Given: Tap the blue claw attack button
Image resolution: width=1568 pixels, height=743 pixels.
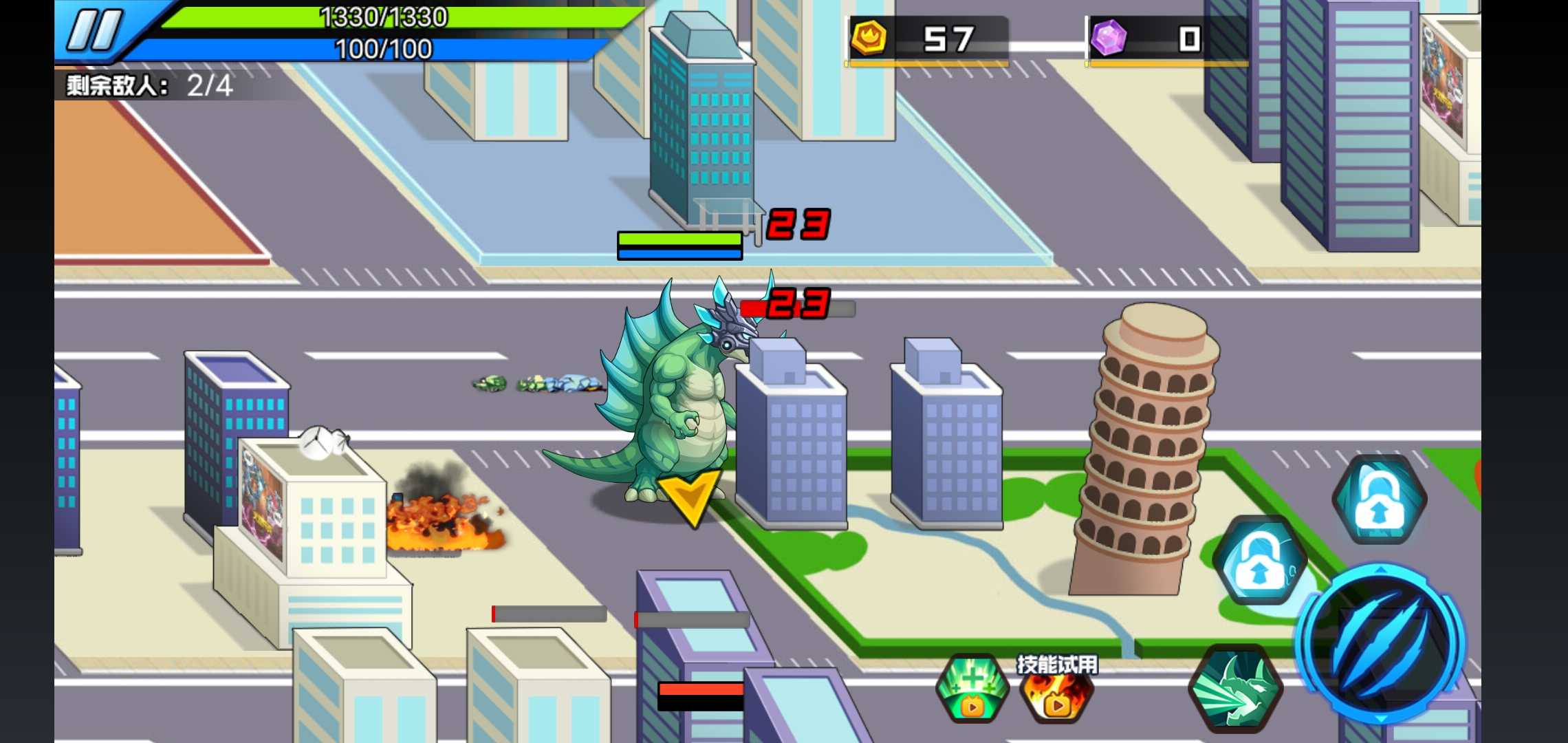Looking at the screenshot, I should (1380, 645).
